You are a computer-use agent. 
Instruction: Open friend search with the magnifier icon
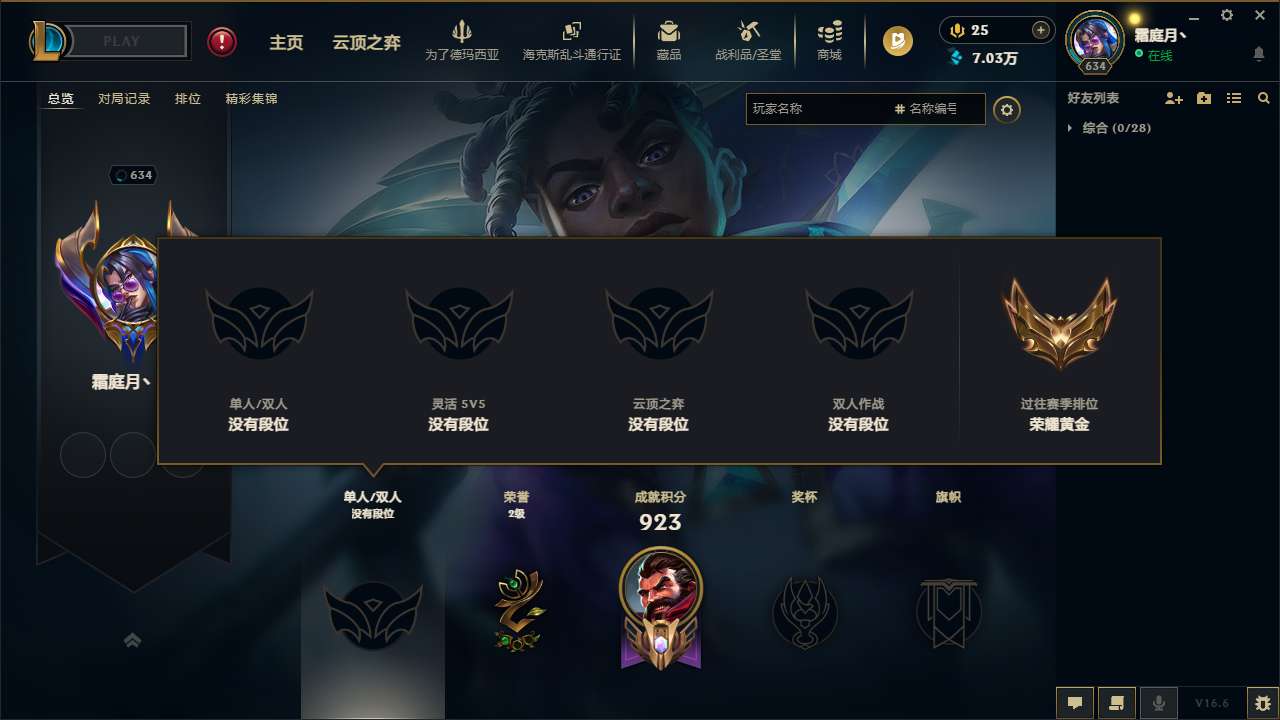pyautogui.click(x=1263, y=98)
